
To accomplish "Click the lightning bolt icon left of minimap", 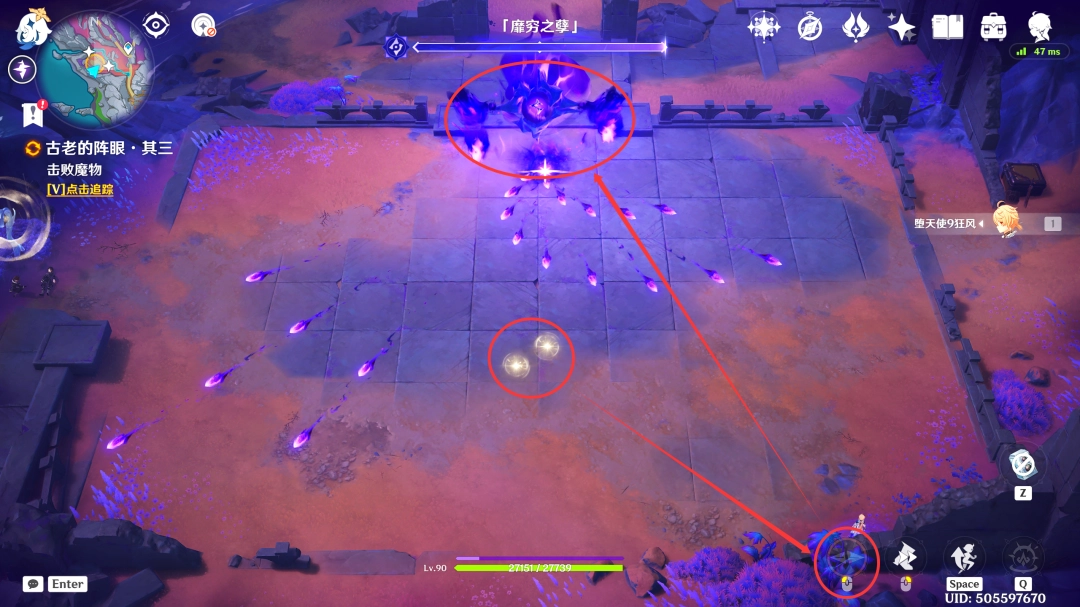I will 22,69.
